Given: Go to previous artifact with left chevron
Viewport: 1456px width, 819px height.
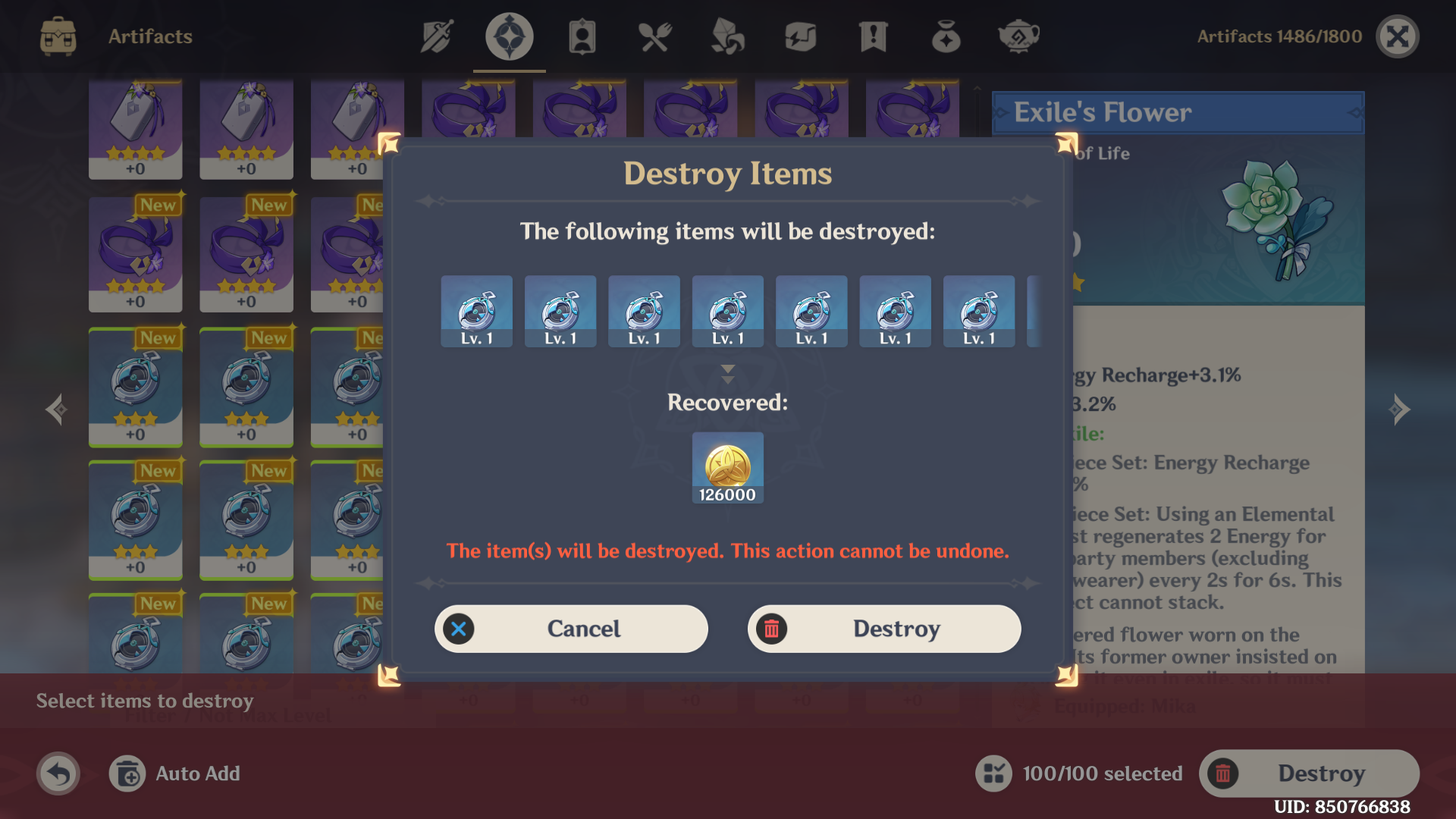Looking at the screenshot, I should 57,409.
